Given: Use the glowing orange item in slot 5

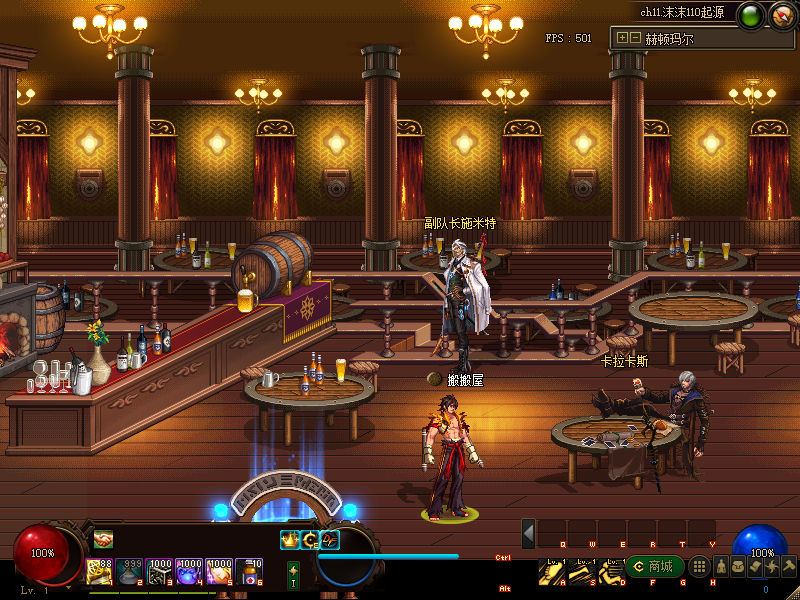Looking at the screenshot, I should pyautogui.click(x=220, y=570).
